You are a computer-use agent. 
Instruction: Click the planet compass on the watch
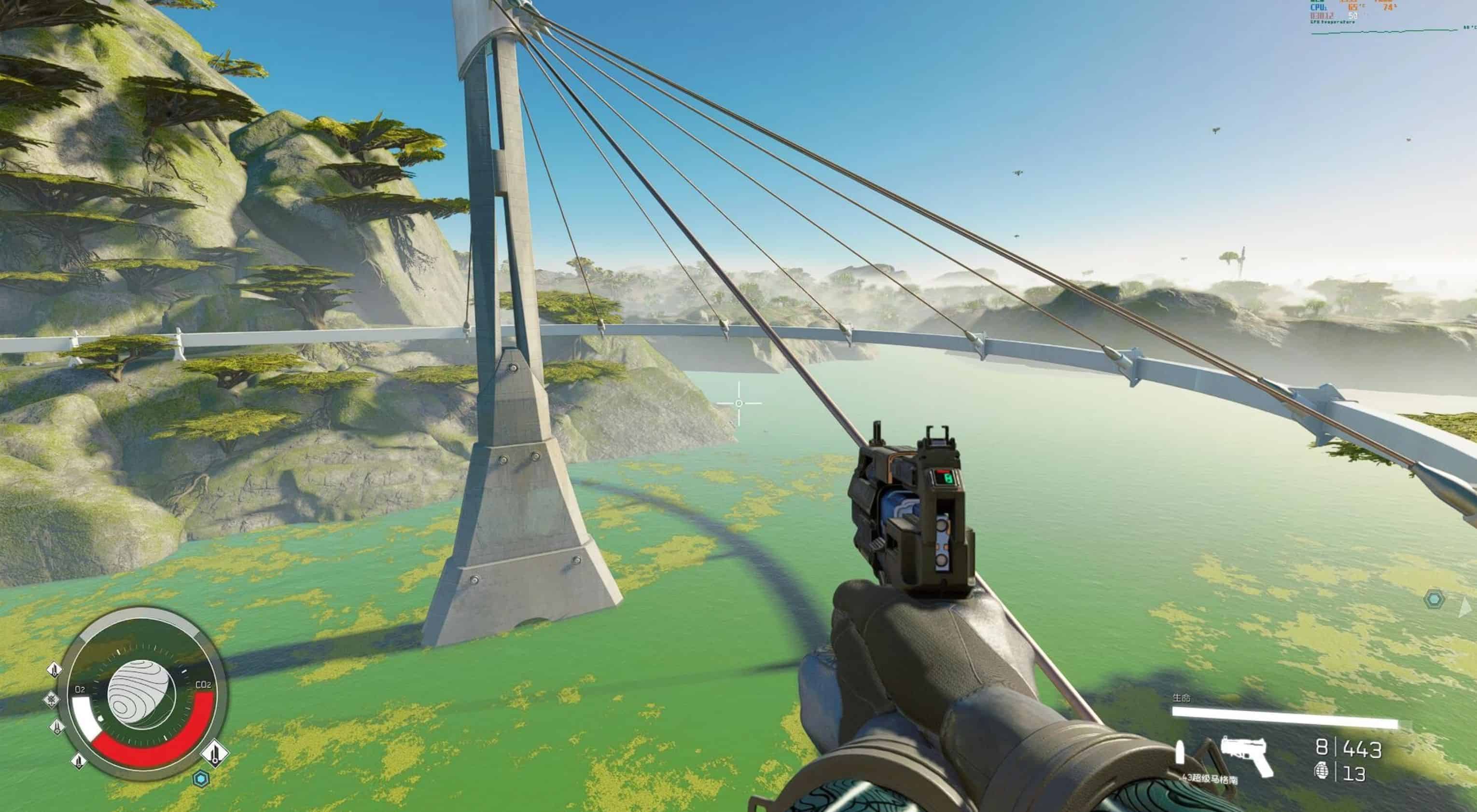[141, 695]
